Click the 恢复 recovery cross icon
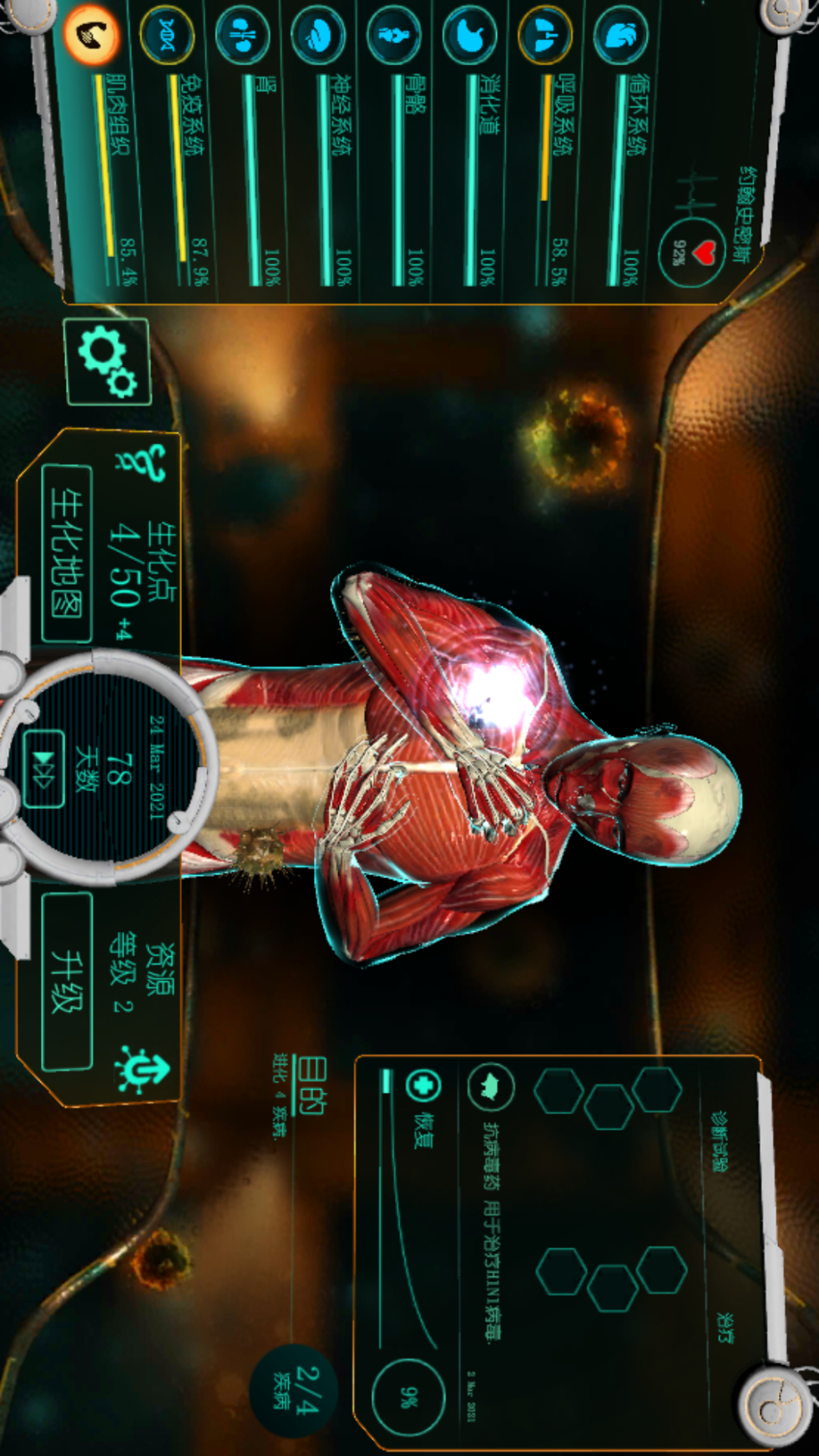Viewport: 819px width, 1456px height. [422, 1086]
